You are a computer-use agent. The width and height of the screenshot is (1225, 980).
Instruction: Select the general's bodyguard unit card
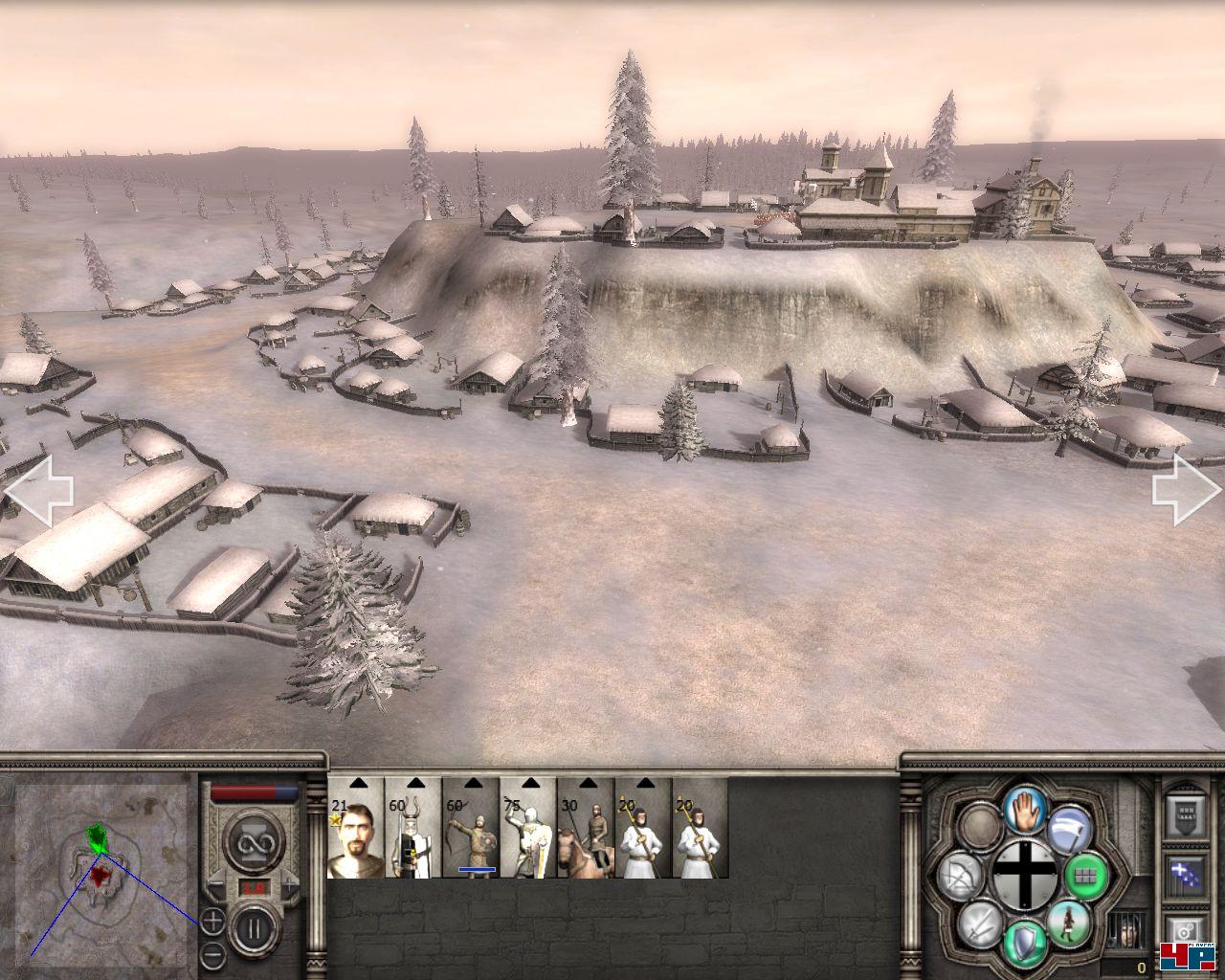click(356, 829)
